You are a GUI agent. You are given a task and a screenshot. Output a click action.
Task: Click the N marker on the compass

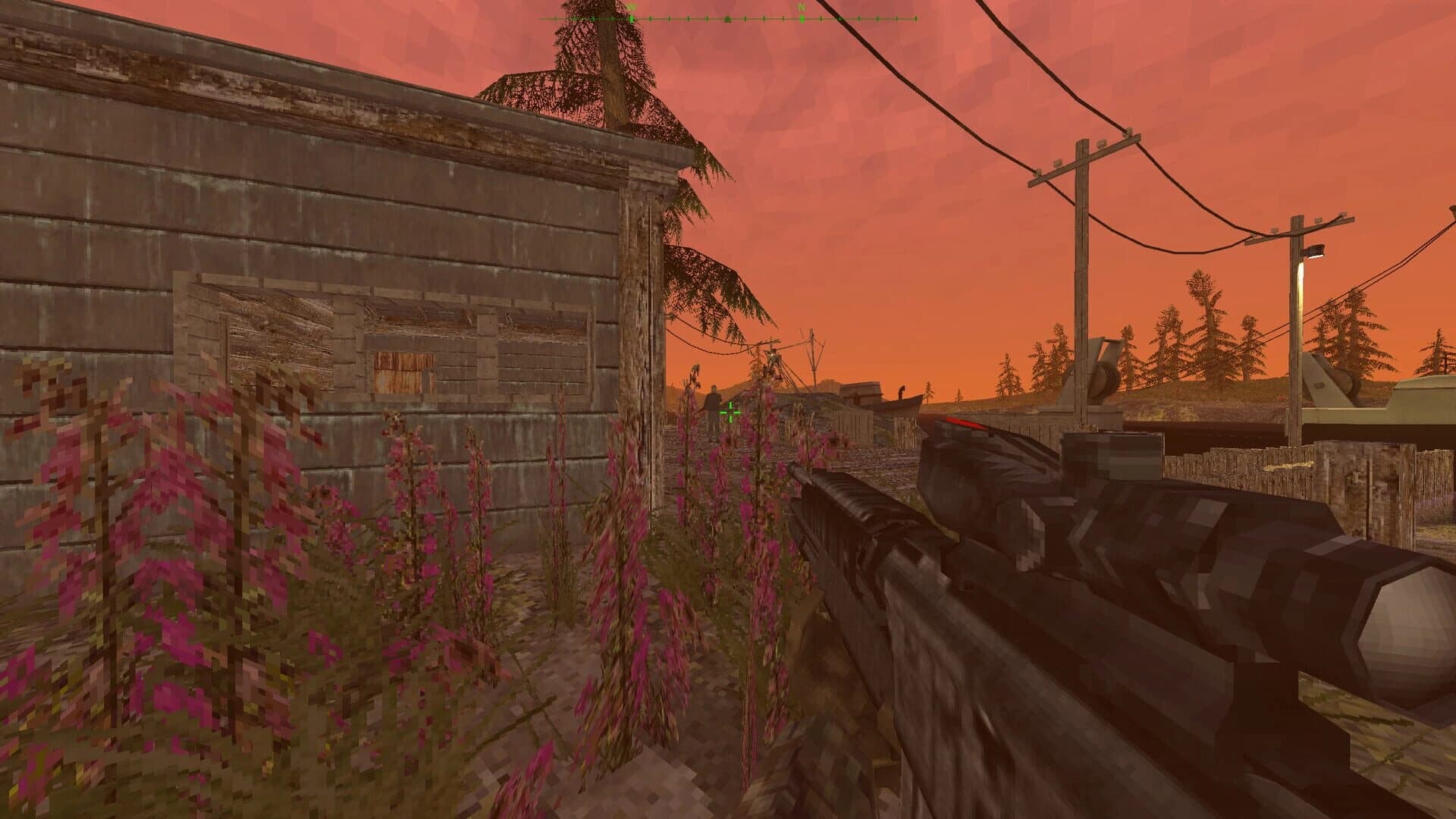802,9
